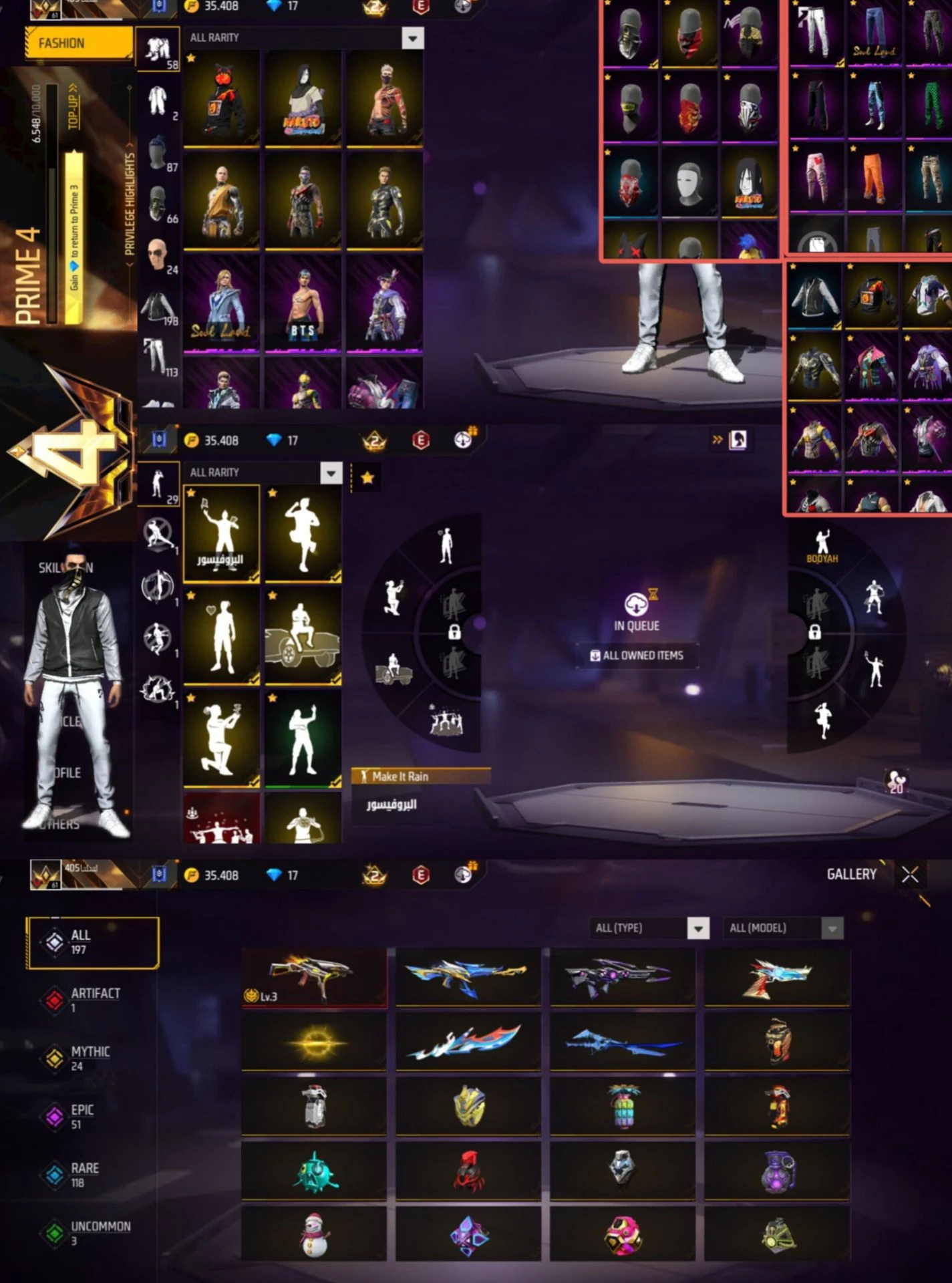Open the FASHION tab
952x1283 pixels.
(x=79, y=43)
